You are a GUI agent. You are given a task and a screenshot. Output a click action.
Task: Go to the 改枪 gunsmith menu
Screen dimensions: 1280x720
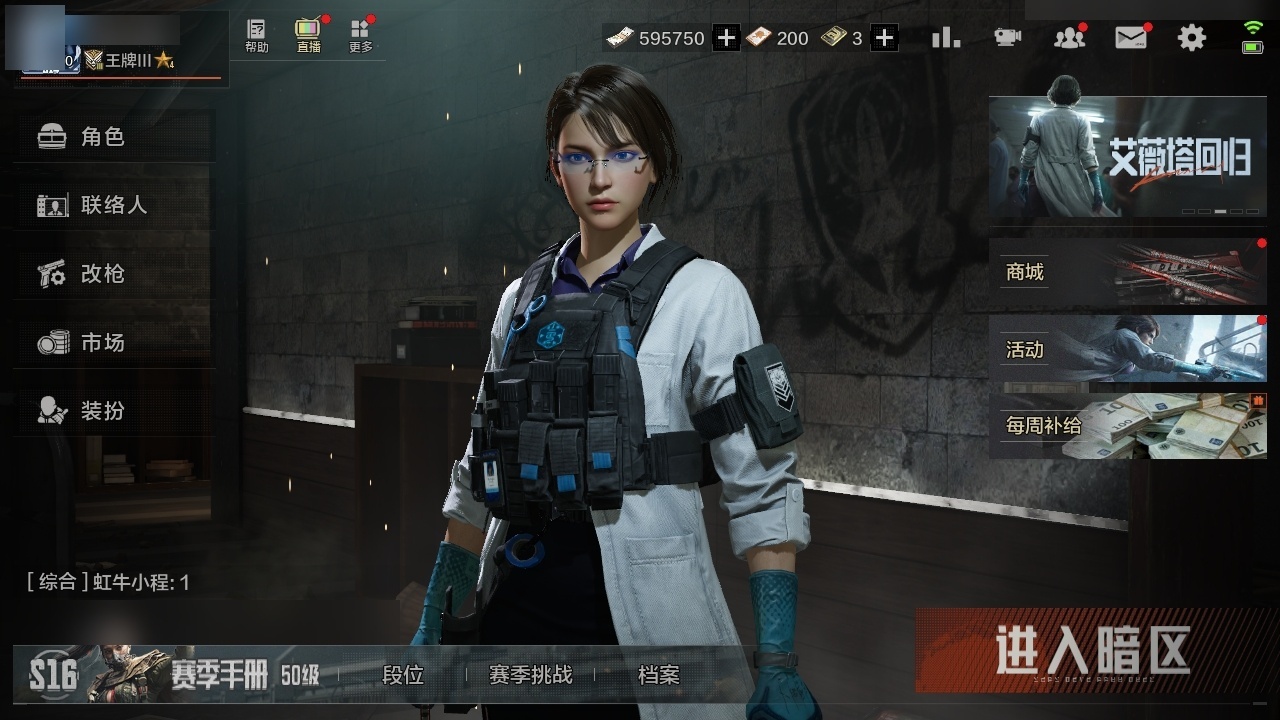(102, 274)
